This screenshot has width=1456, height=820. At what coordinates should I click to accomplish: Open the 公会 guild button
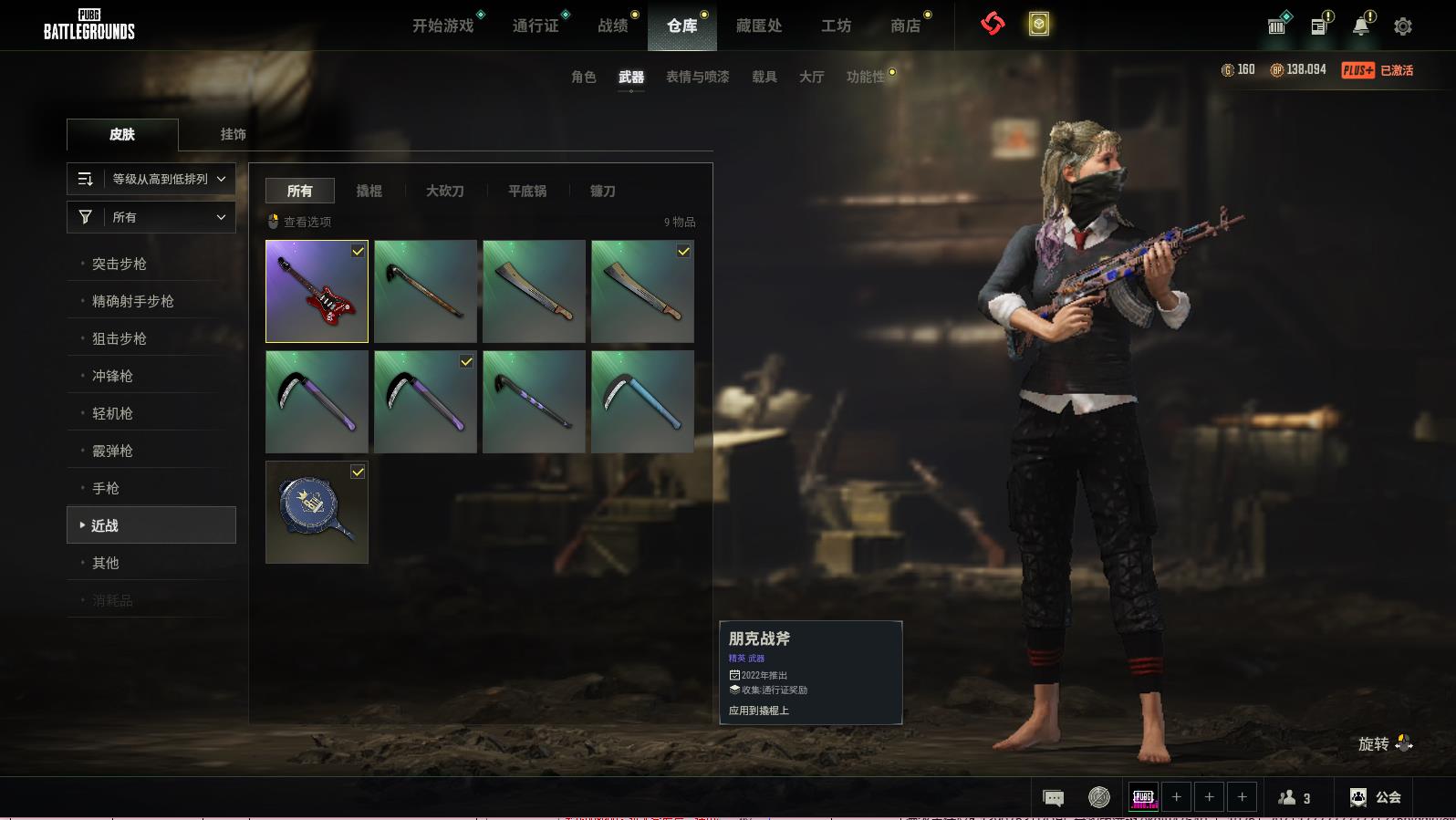coord(1376,797)
